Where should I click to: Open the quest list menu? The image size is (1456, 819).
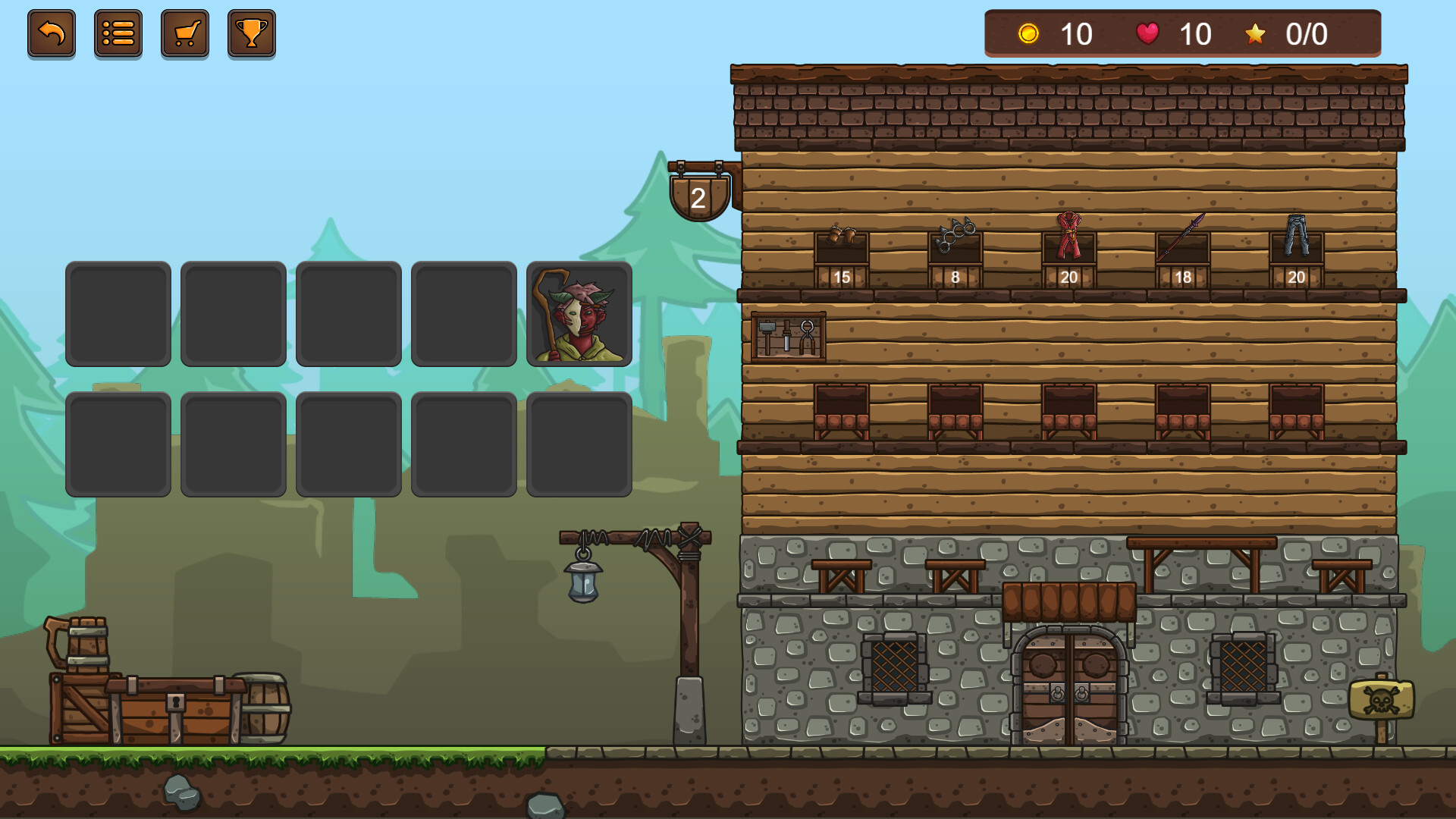coord(118,33)
